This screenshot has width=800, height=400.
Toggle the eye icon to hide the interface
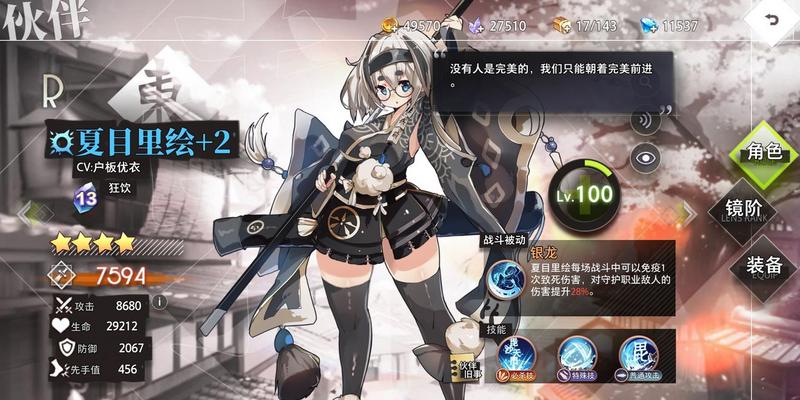pos(648,156)
